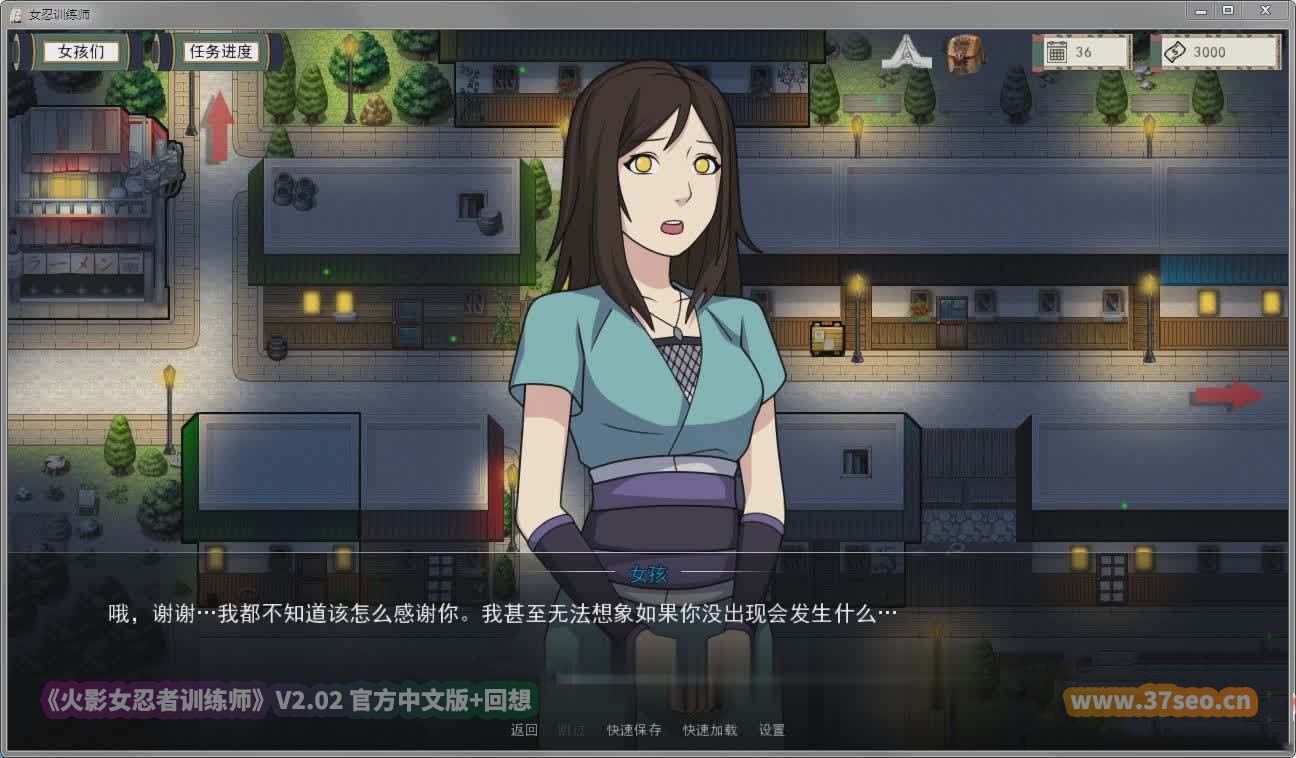Click 快速加载 to quick load
The width and height of the screenshot is (1296, 758).
pos(710,729)
